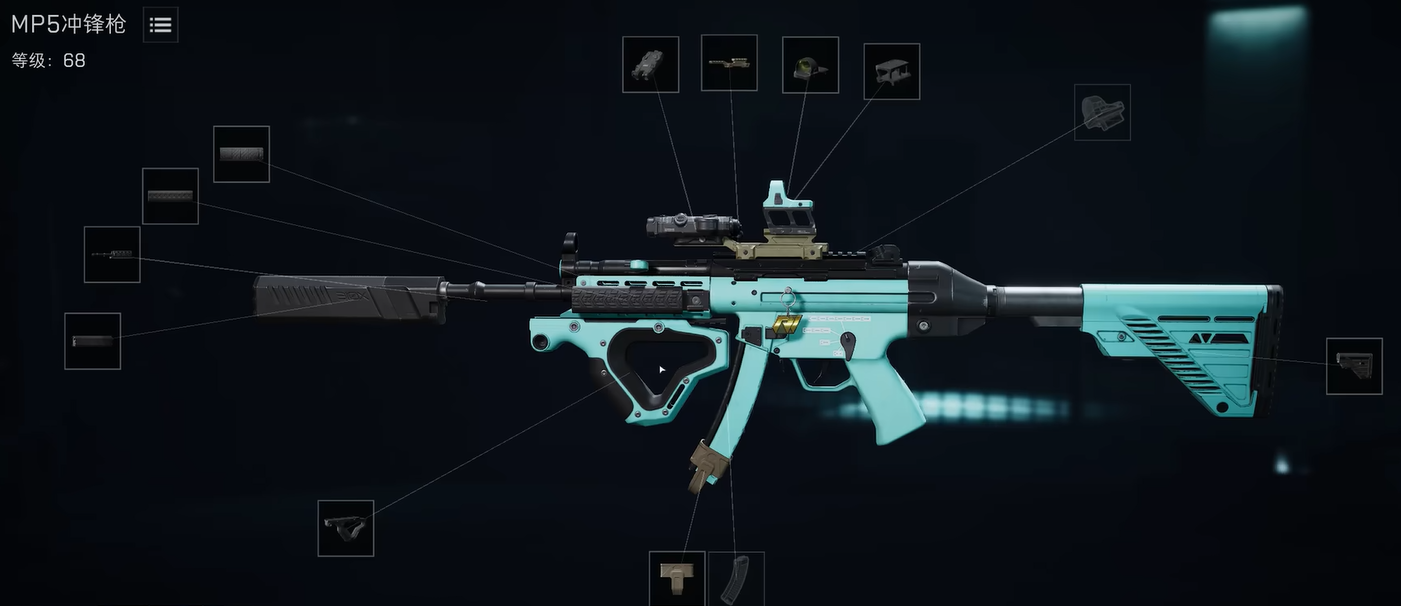Select the barrel attachment slot
The image size is (1401, 606).
pyautogui.click(x=112, y=254)
